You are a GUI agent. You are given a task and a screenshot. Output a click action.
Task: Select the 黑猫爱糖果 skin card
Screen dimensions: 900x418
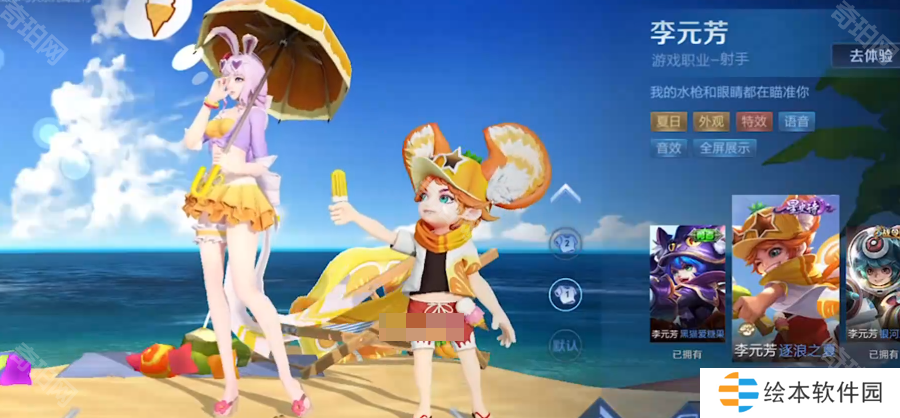(687, 285)
